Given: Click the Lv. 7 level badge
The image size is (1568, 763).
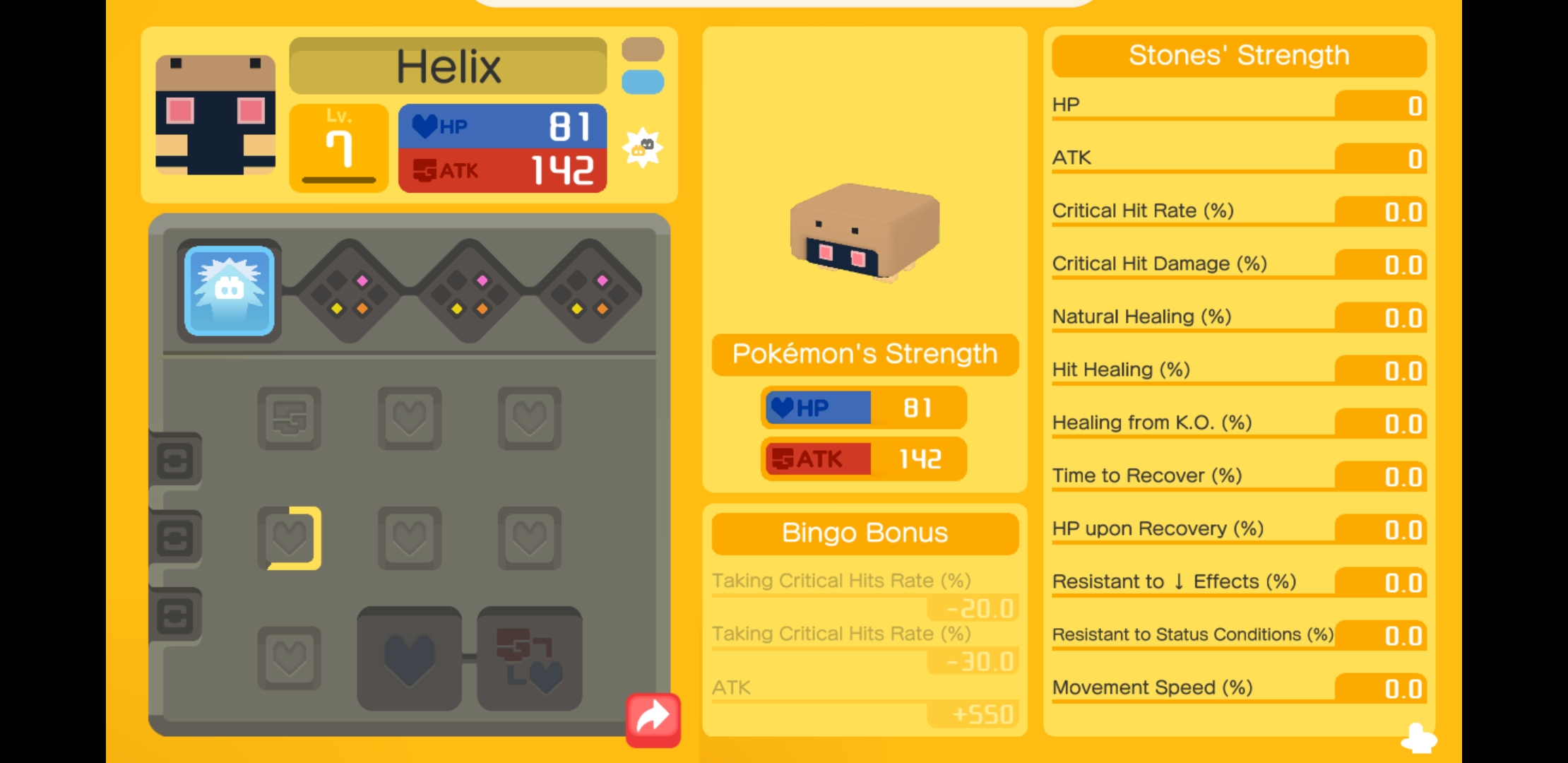Looking at the screenshot, I should [x=338, y=145].
